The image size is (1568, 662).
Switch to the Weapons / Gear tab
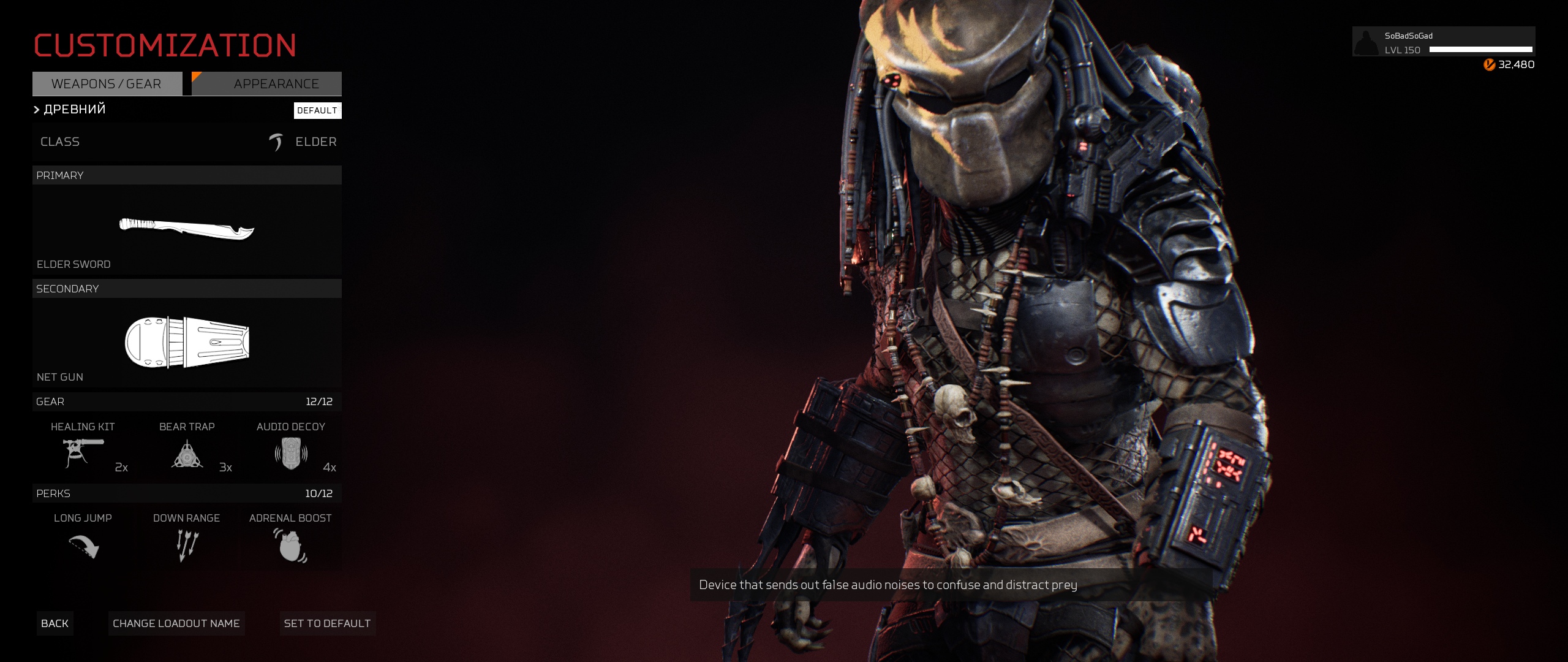point(107,84)
